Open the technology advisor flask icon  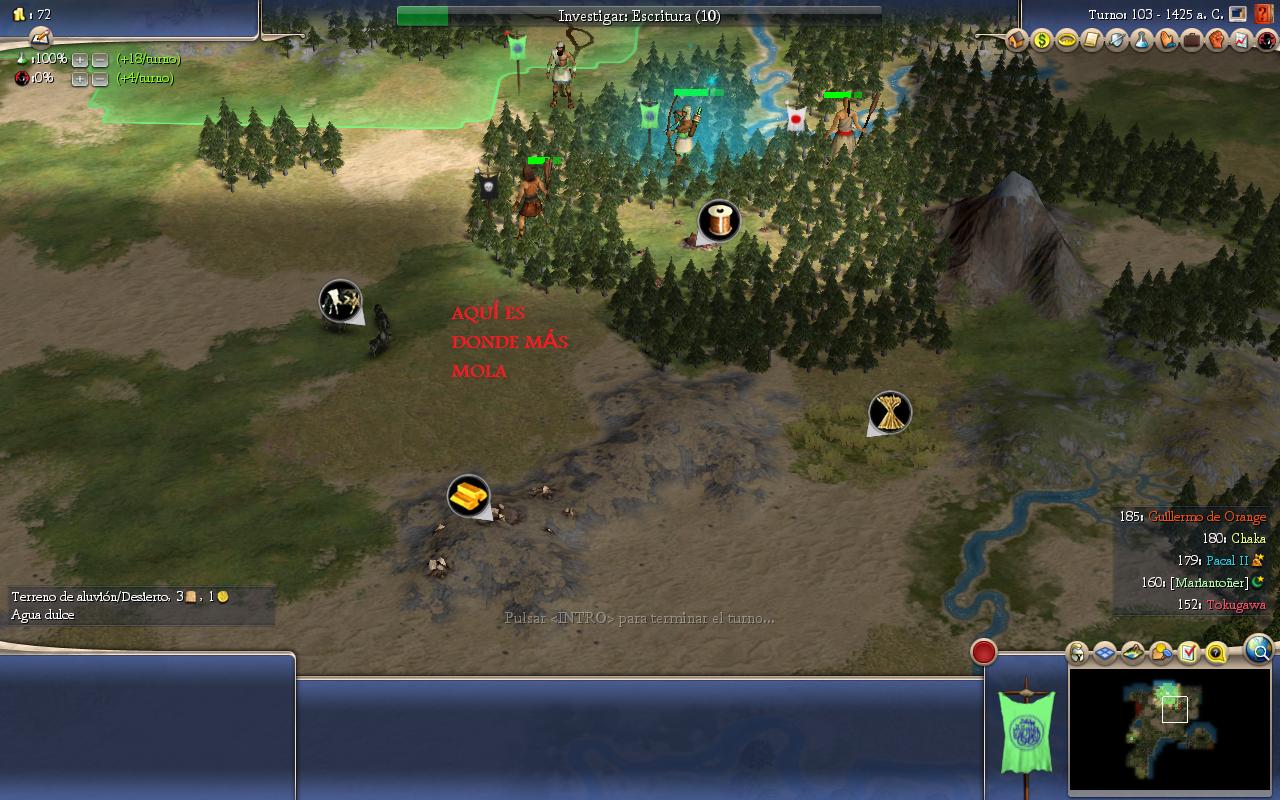point(1141,41)
